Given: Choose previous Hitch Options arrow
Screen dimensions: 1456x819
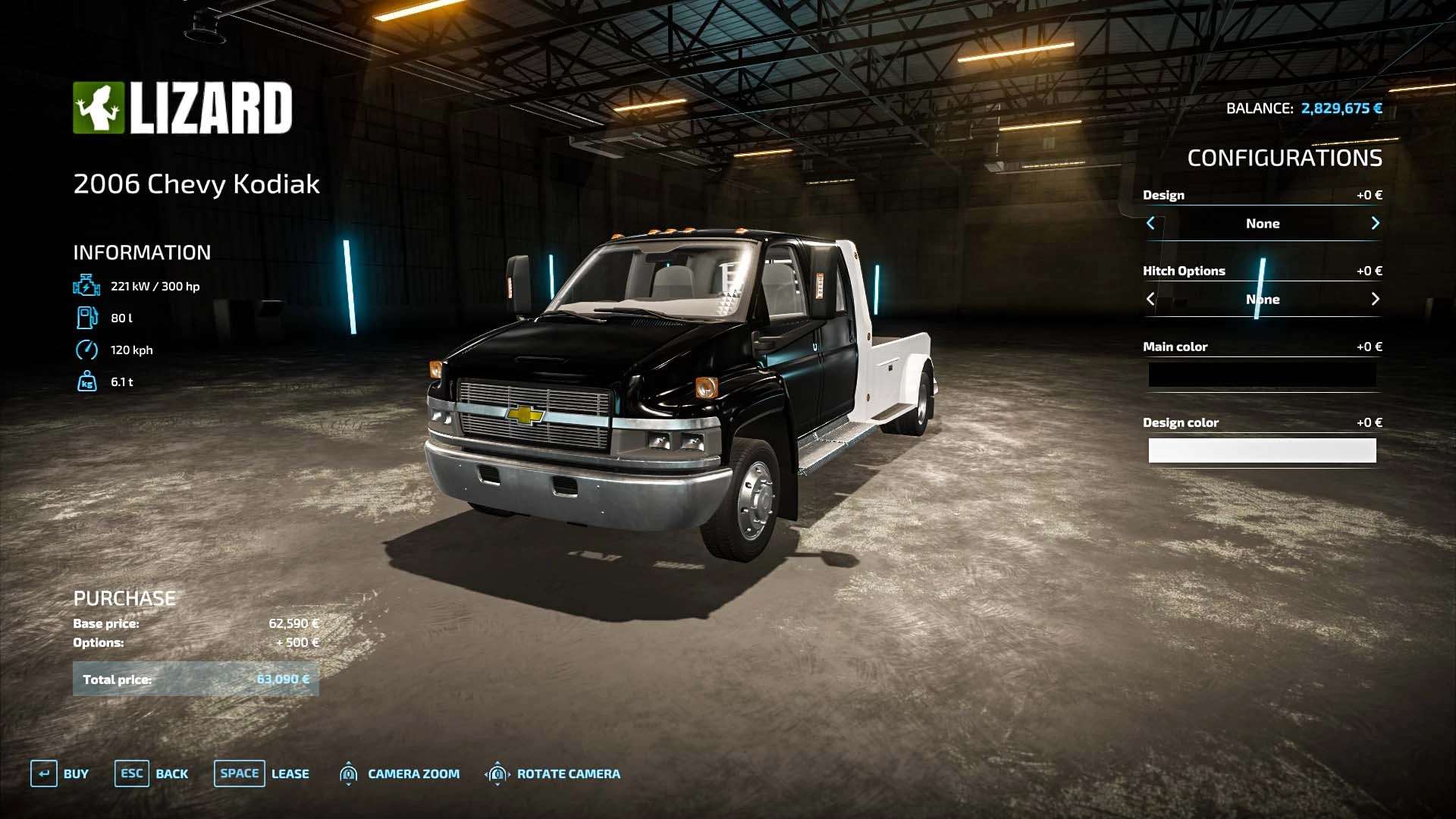Looking at the screenshot, I should (x=1150, y=299).
